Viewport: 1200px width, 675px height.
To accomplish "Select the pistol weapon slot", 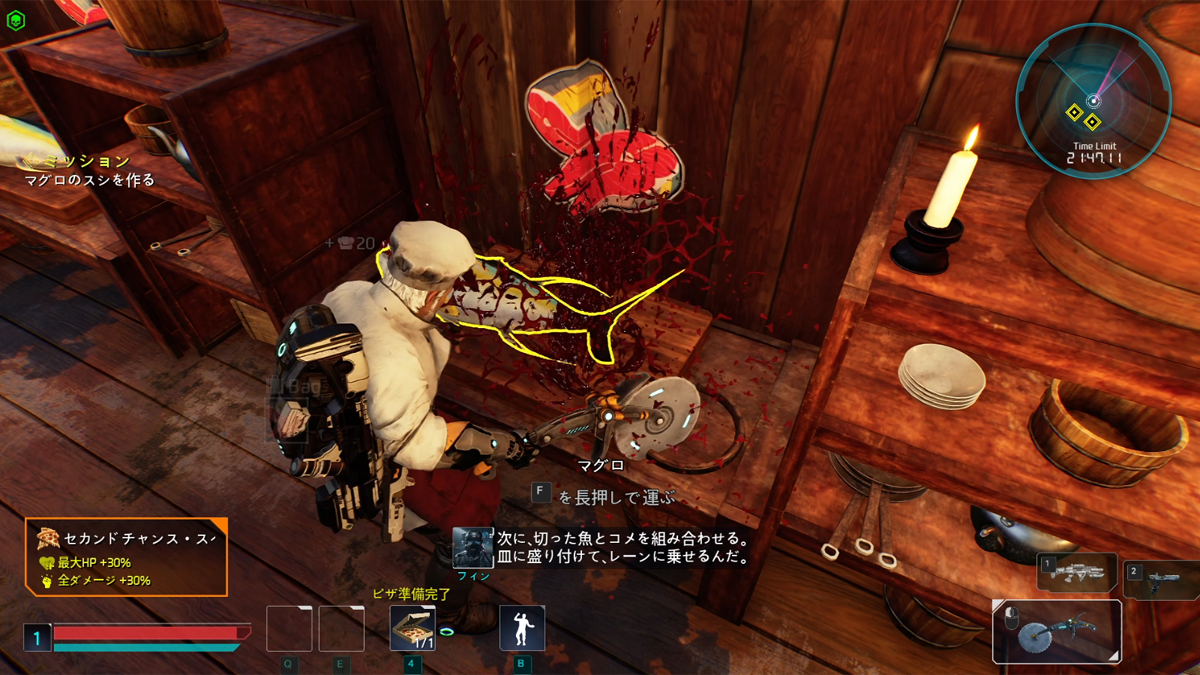I will (1161, 580).
